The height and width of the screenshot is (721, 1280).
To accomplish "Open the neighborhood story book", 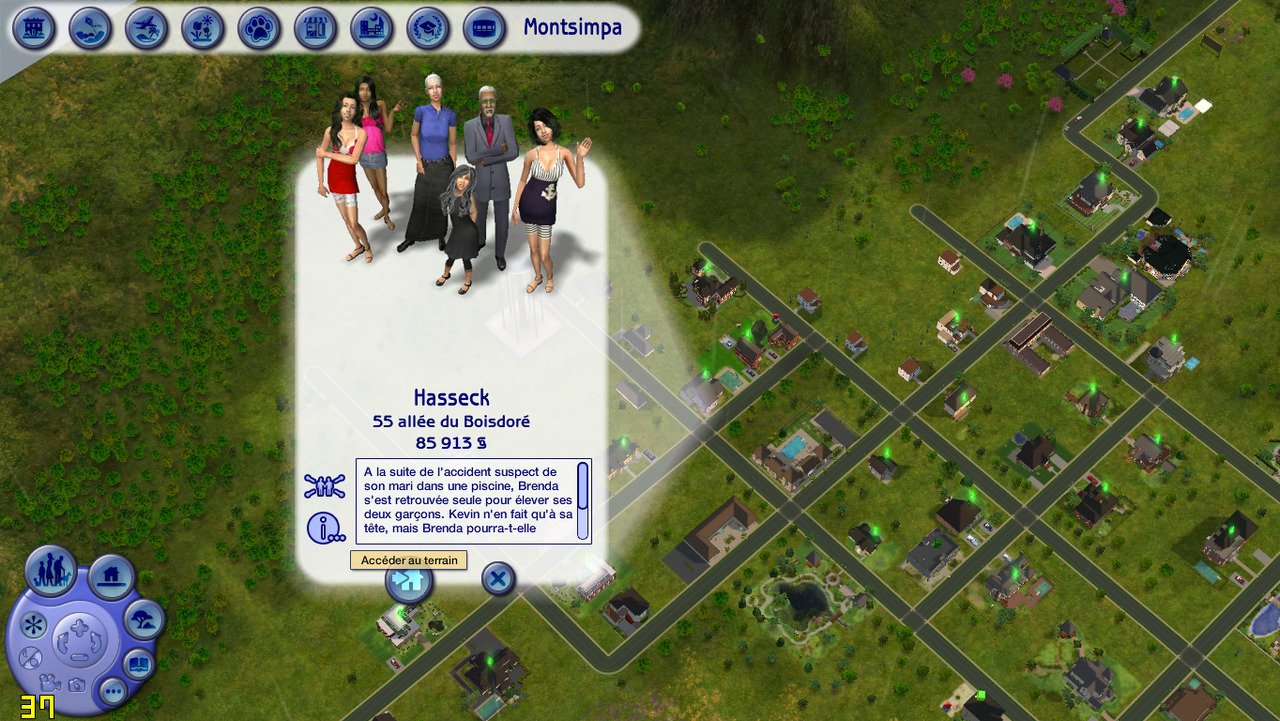I will point(138,663).
